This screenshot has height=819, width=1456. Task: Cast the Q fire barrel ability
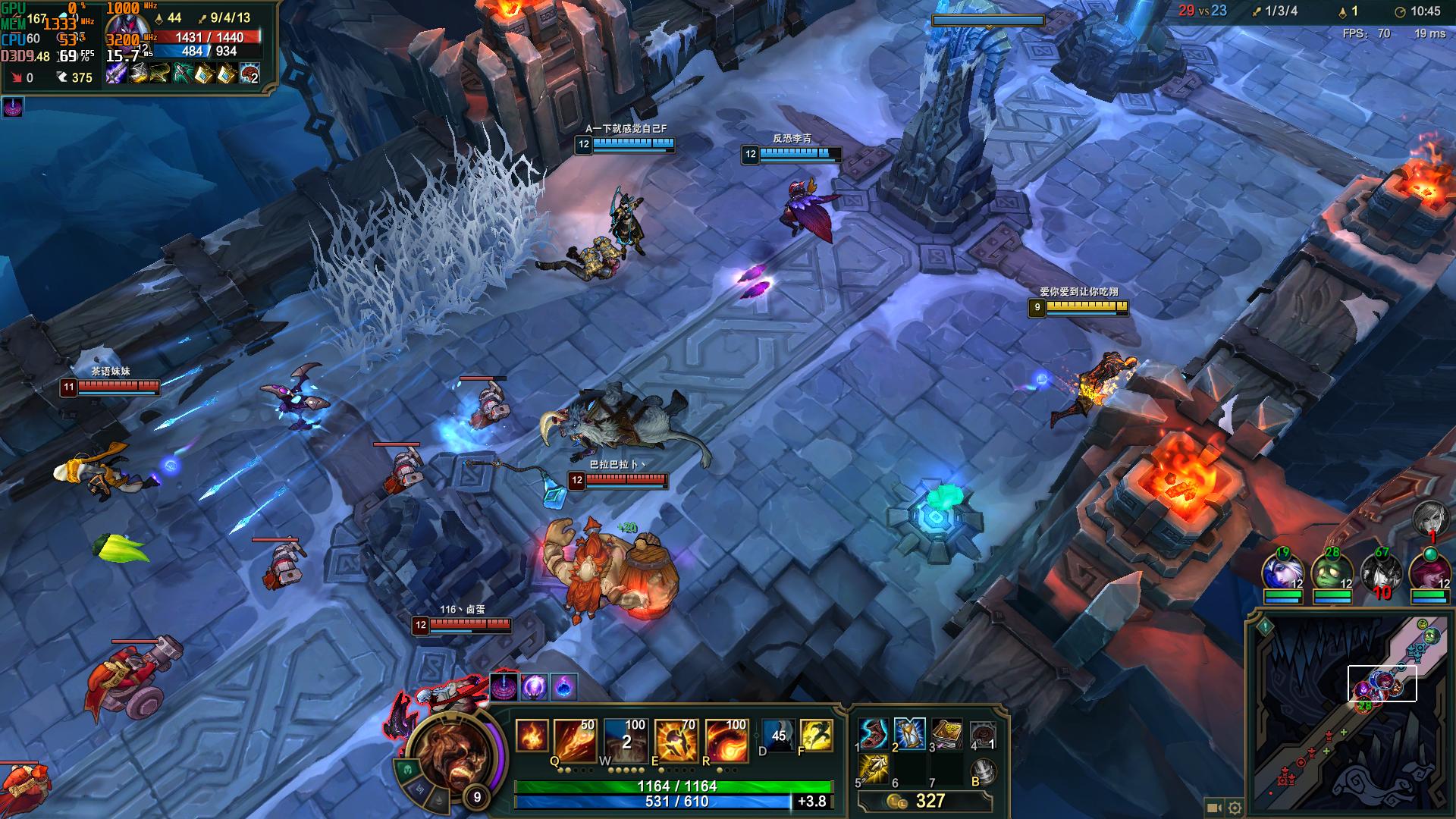[574, 739]
